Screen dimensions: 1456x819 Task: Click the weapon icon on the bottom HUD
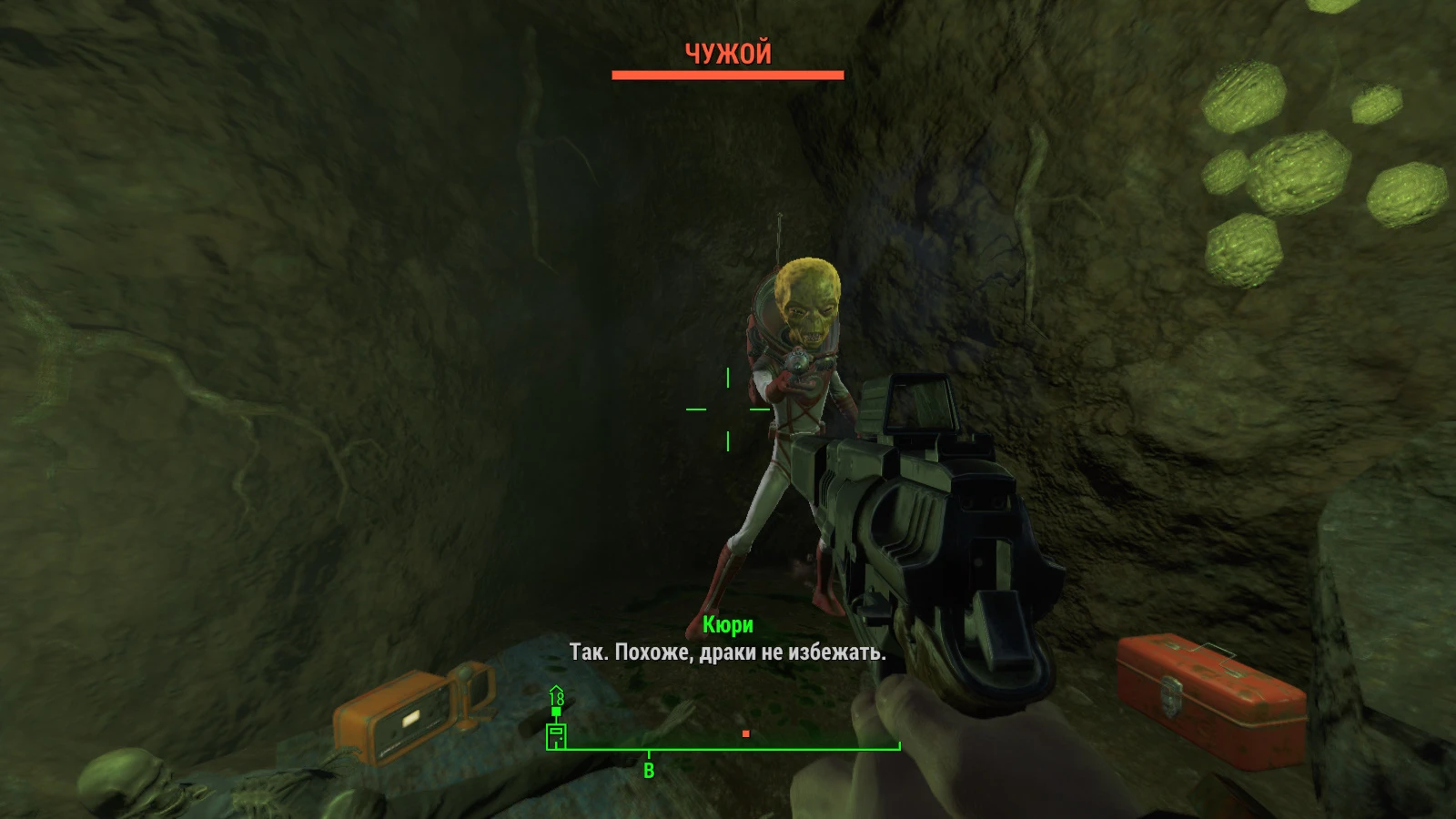(556, 735)
